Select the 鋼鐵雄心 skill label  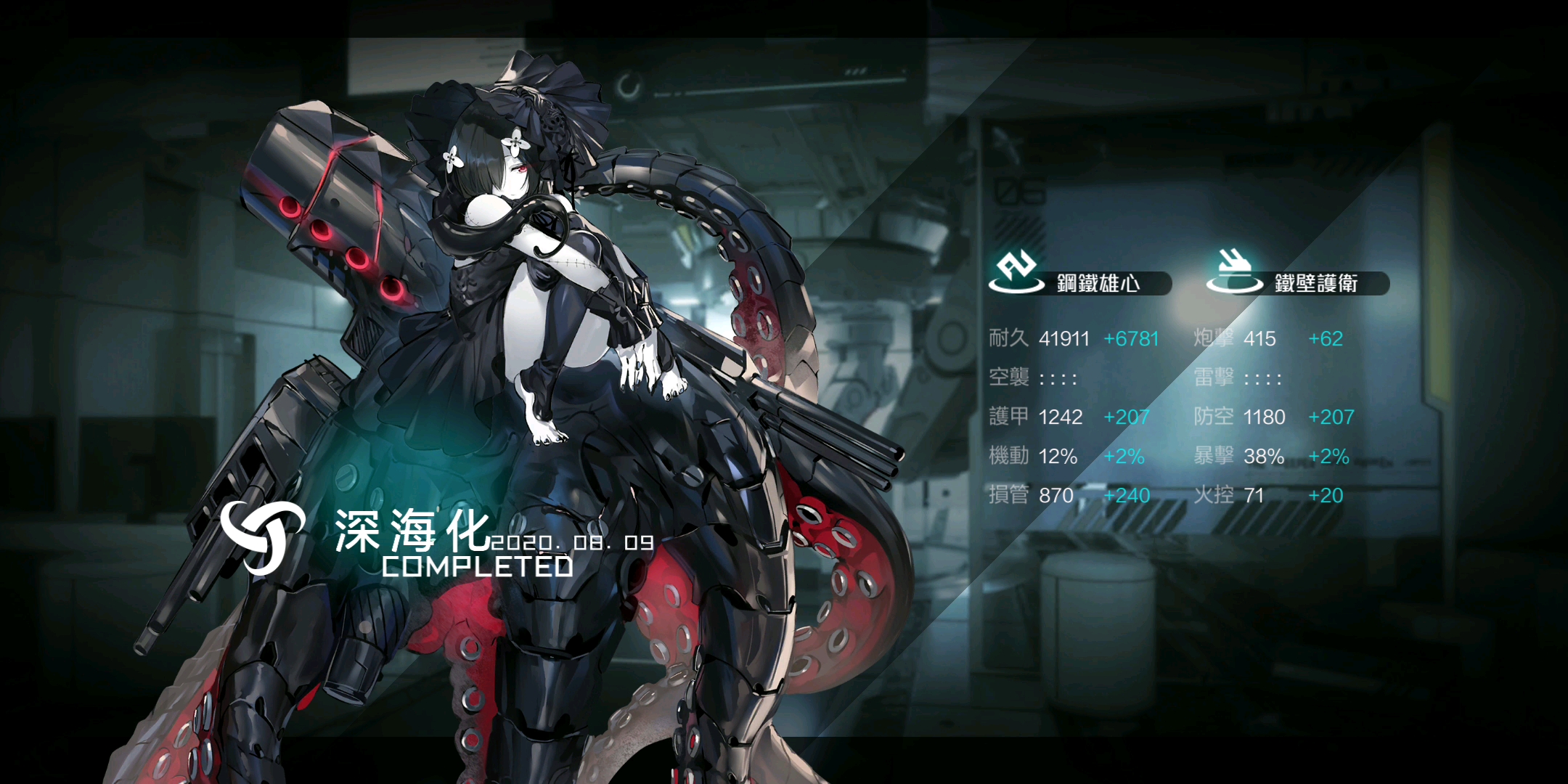pos(1098,283)
